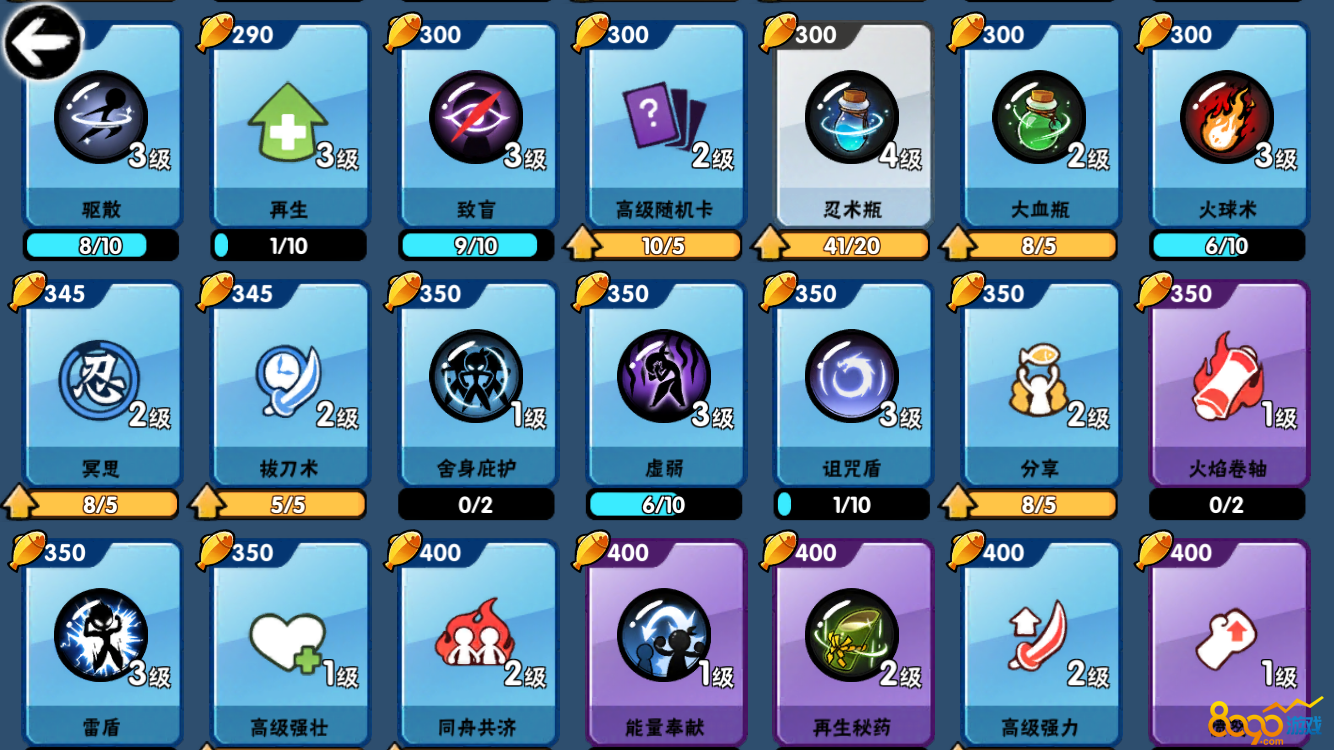This screenshot has height=750, width=1334.
Task: Choose the 诅咒盾 curse shield card
Action: (x=852, y=385)
